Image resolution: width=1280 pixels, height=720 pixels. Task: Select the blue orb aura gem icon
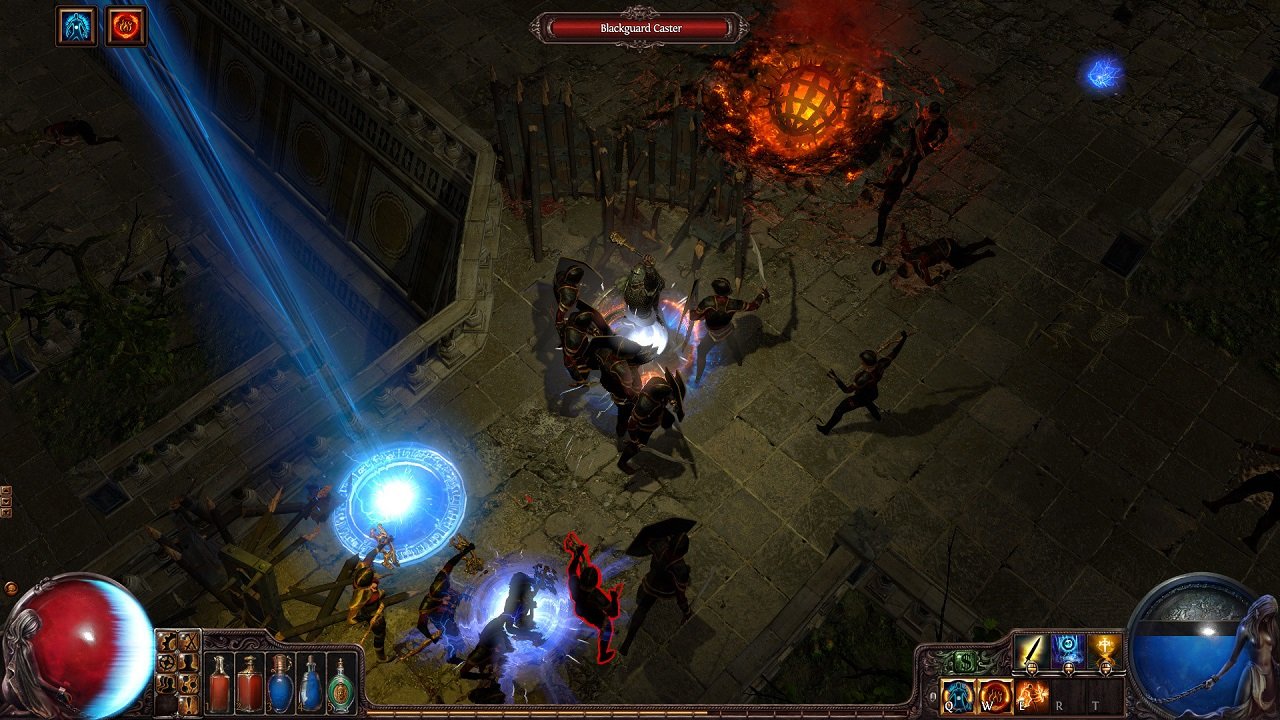[x=1068, y=649]
